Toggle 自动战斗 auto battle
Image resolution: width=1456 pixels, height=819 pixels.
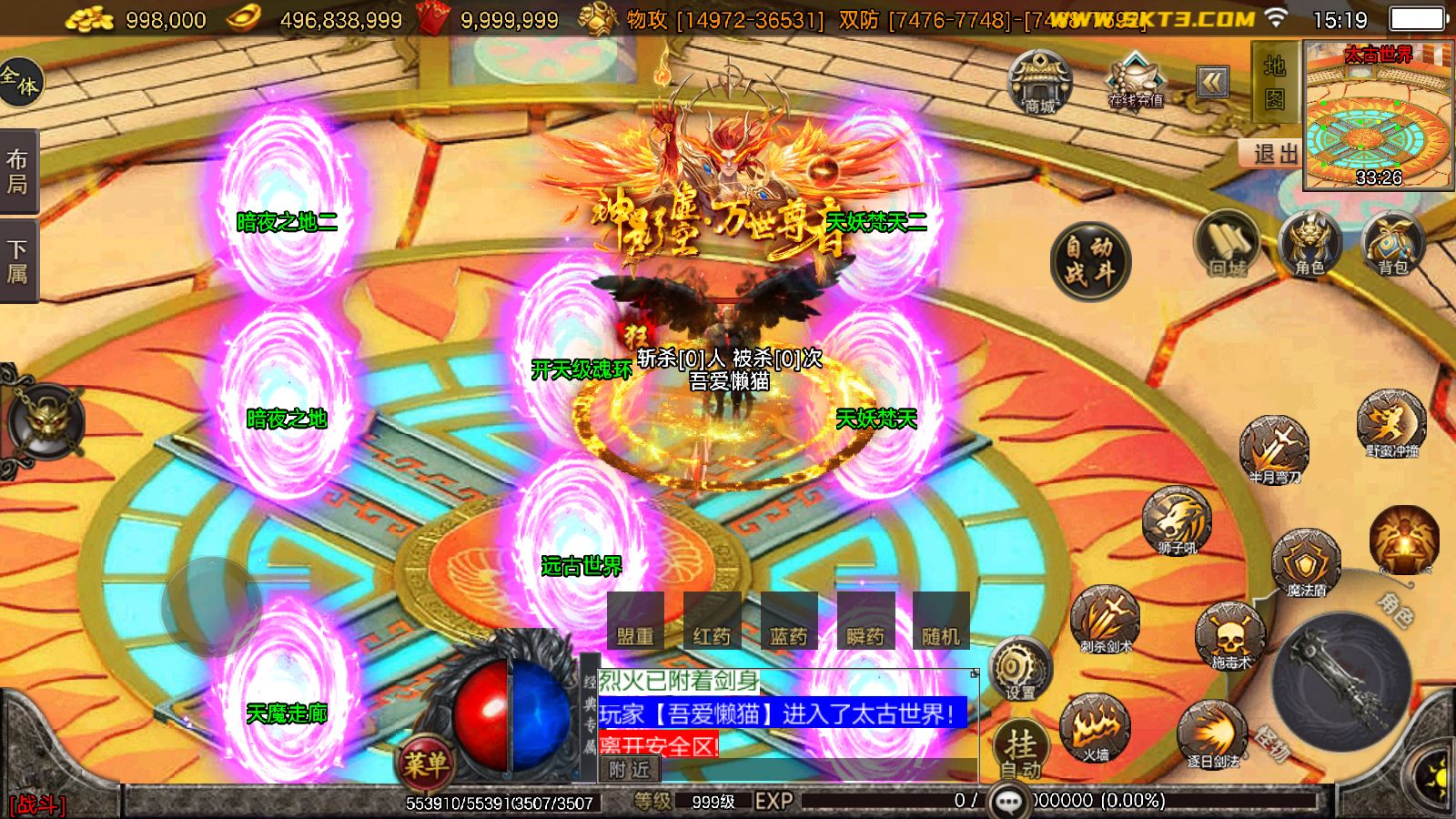(1090, 260)
